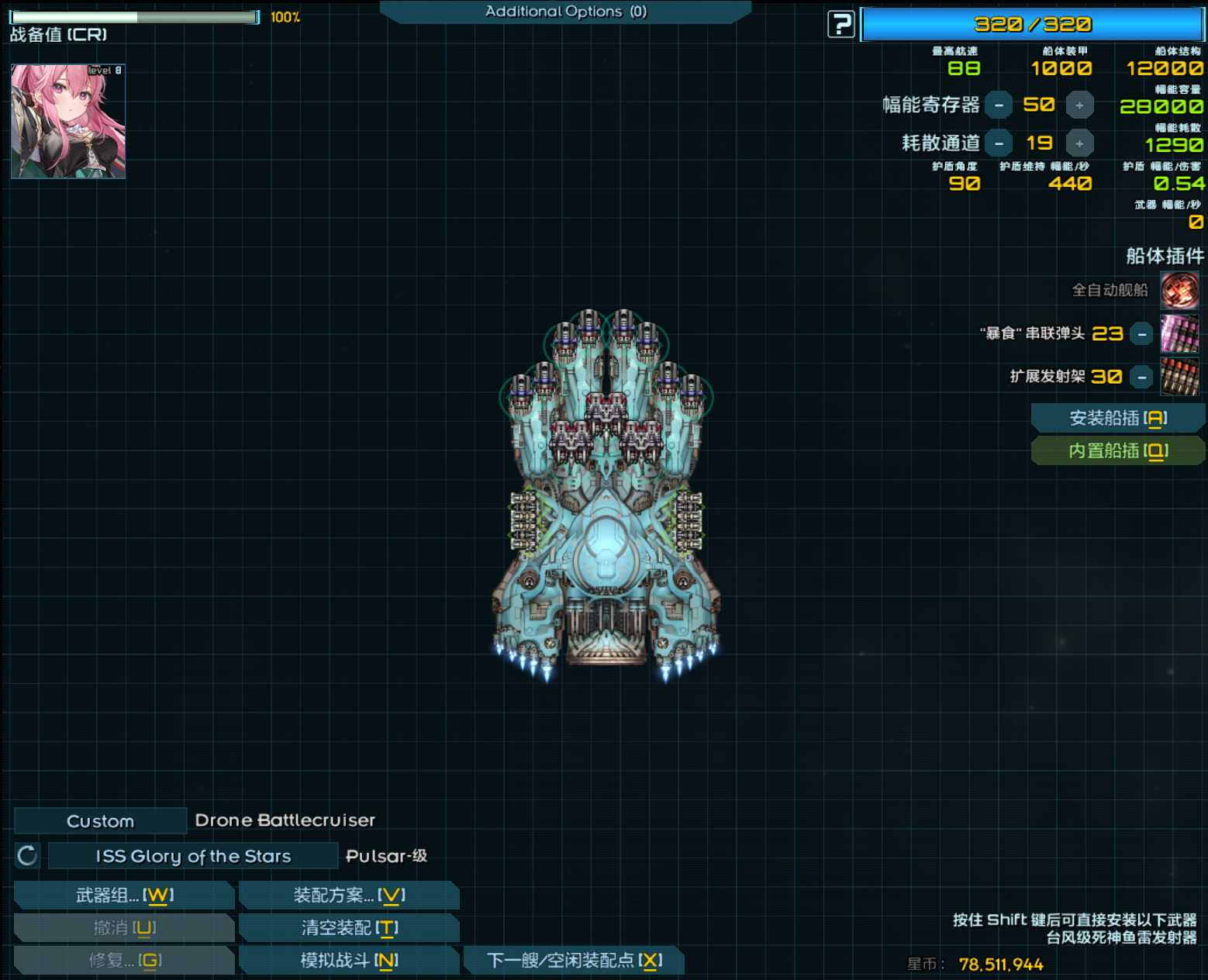Edit ship name ISS Glory of the Stars
This screenshot has height=980, width=1208.
click(x=193, y=856)
